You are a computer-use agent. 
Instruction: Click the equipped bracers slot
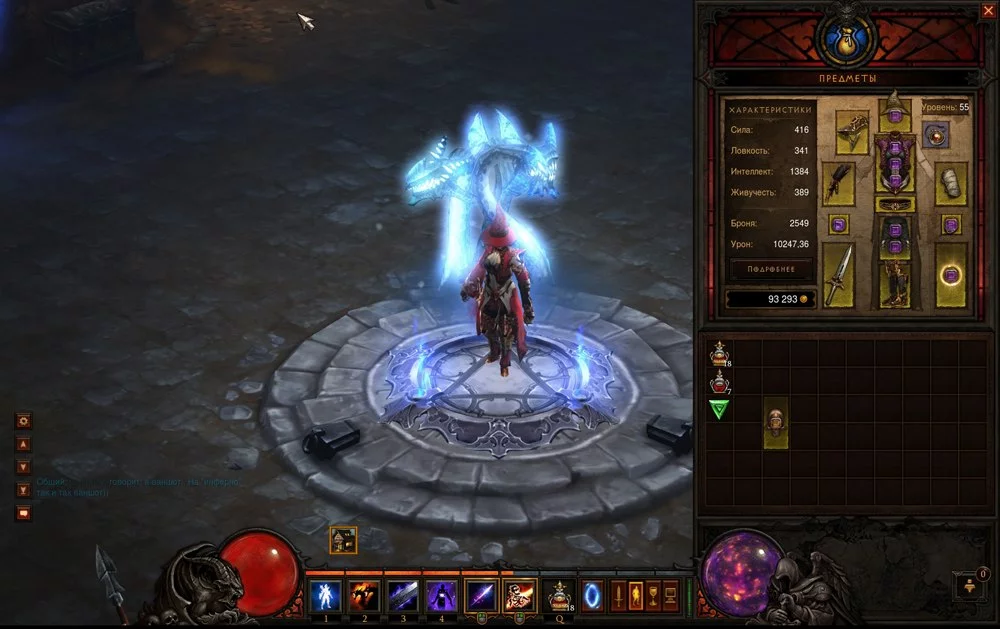click(951, 184)
